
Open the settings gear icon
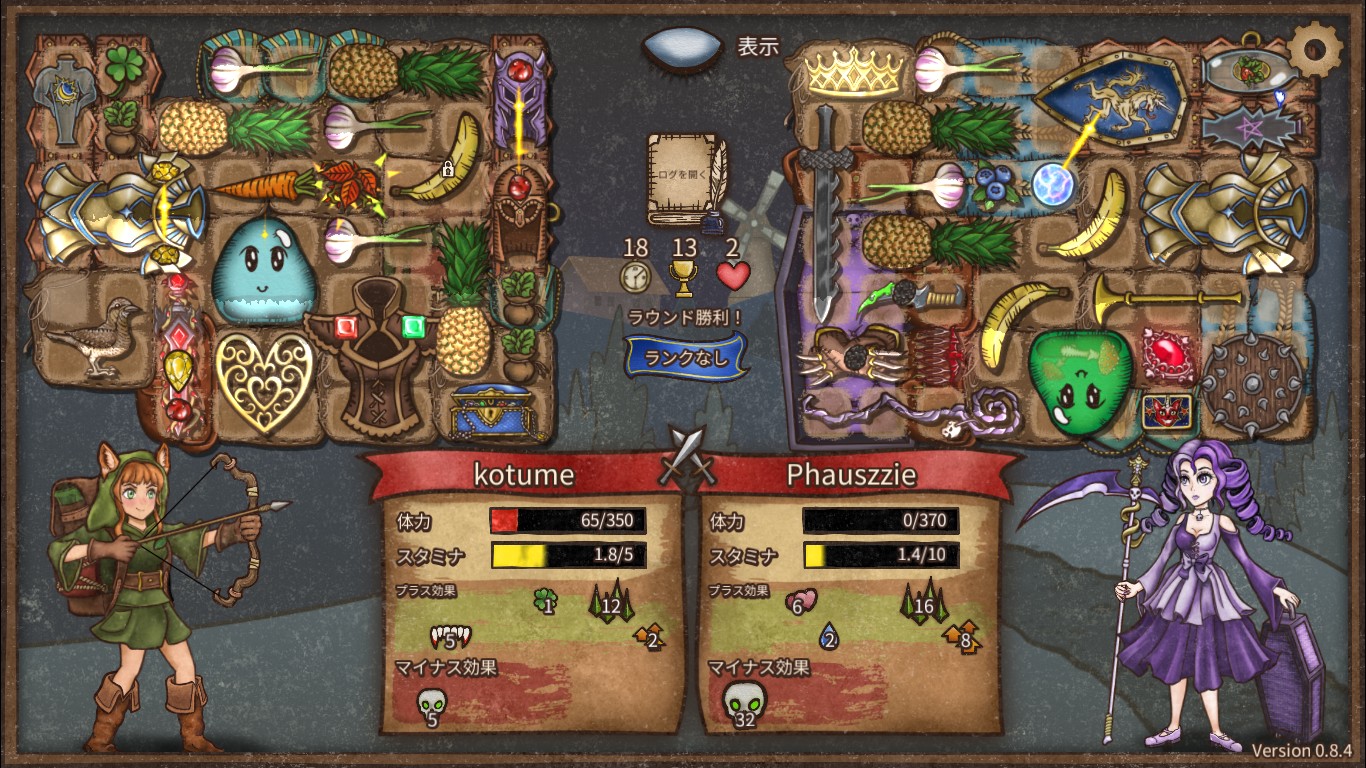point(1314,46)
